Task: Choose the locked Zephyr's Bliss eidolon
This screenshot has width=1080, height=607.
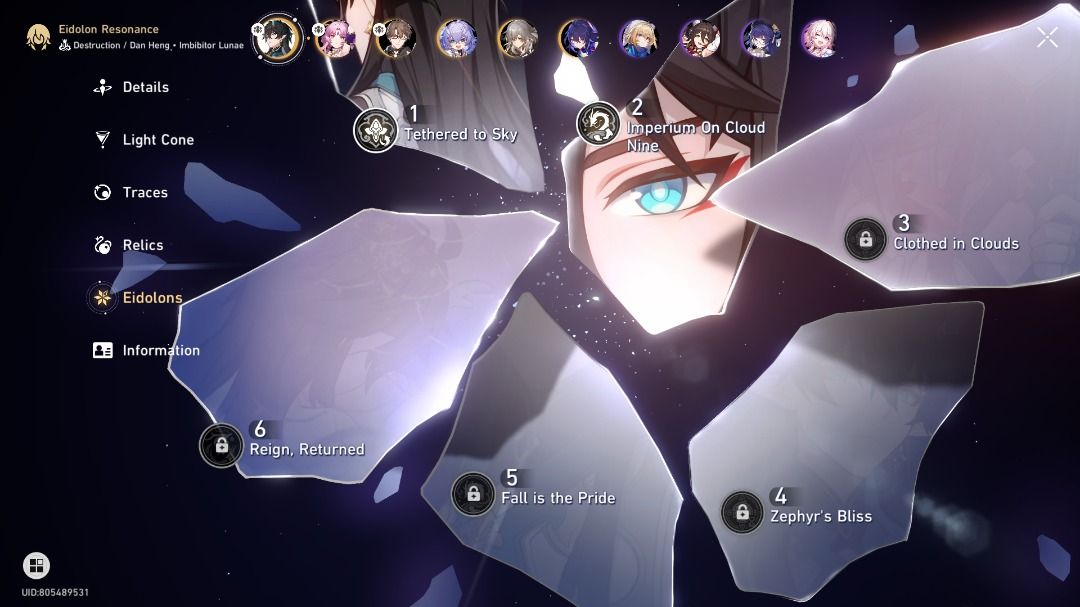Action: tap(742, 512)
